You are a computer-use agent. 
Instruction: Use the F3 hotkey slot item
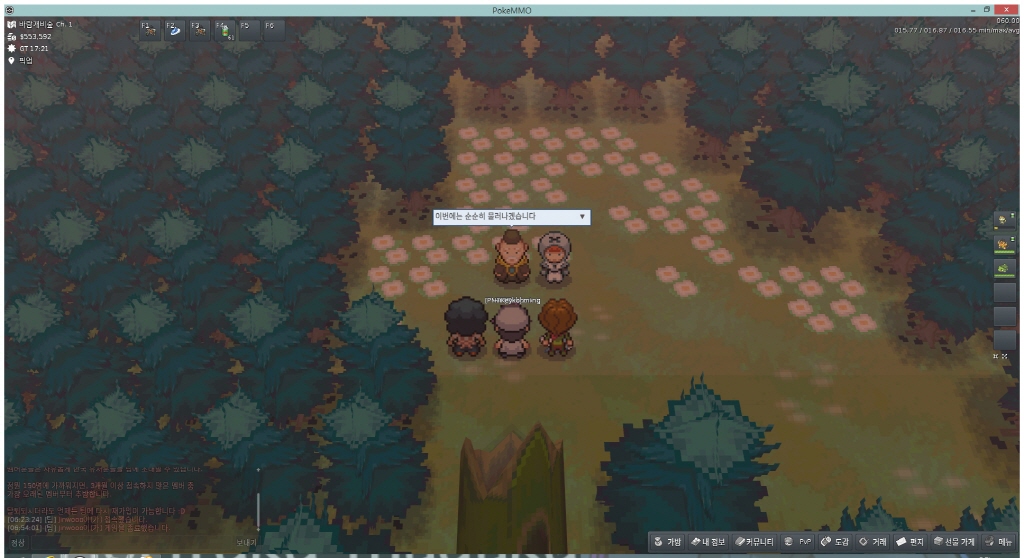point(199,30)
